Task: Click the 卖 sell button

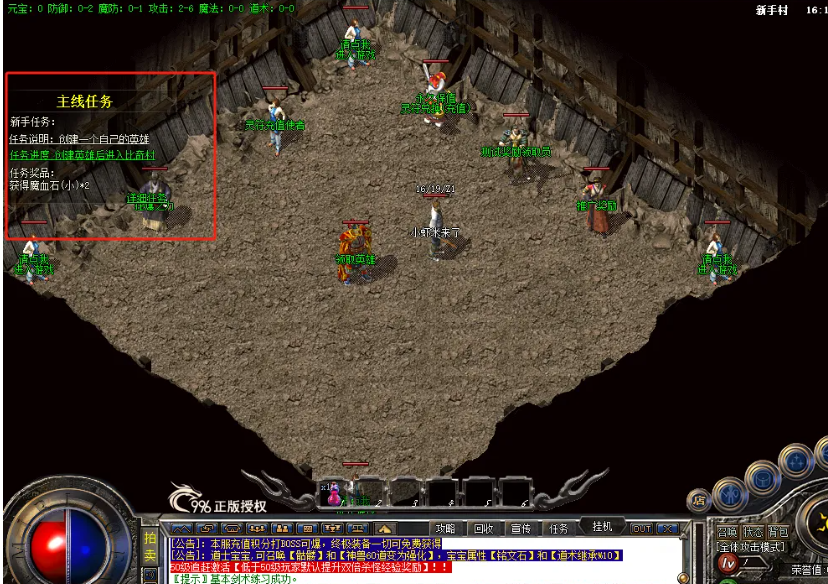Action: 150,555
